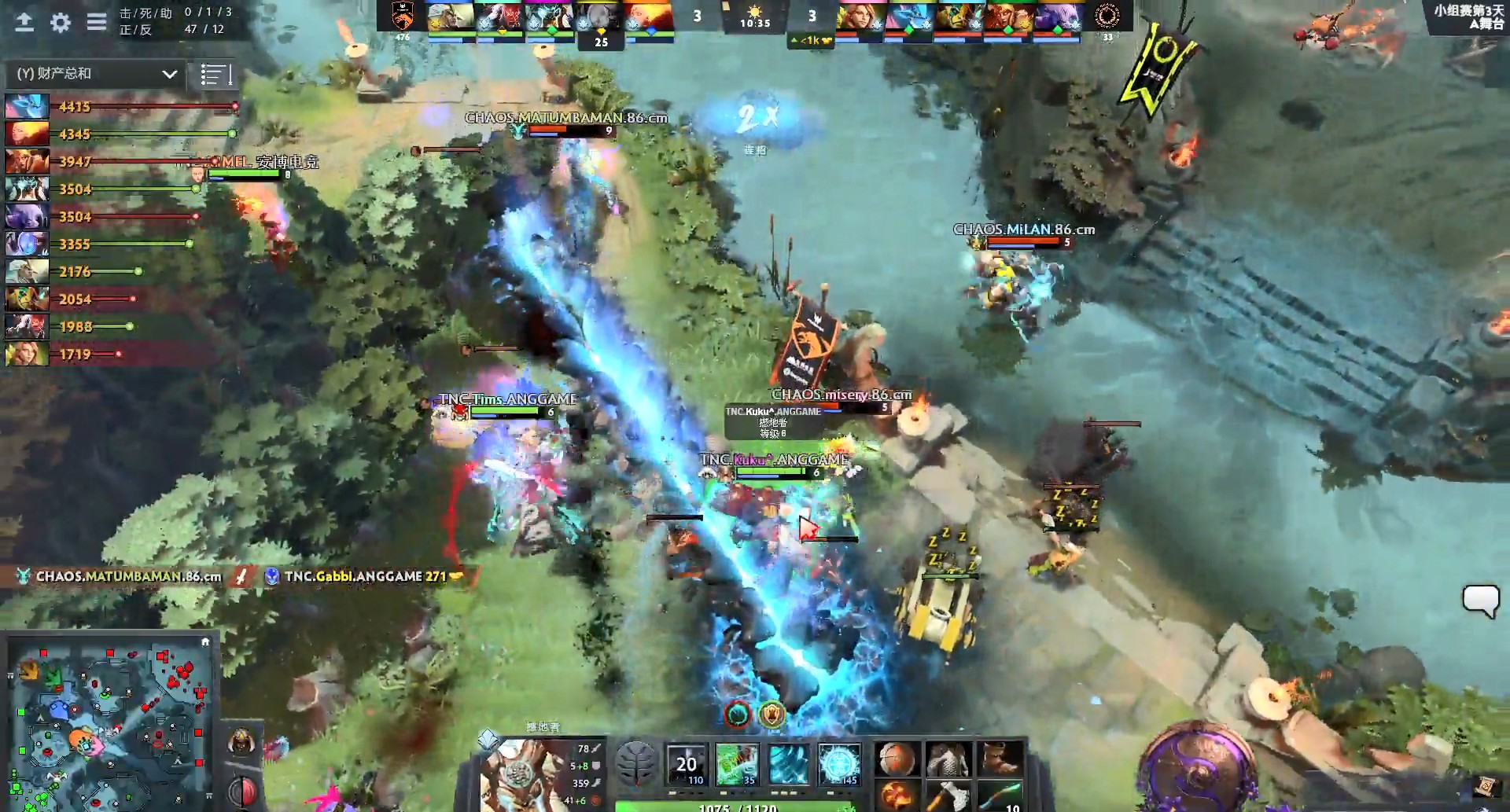Click the CHAOS.MiLAN.86.cm player nameplate
This screenshot has width=1510, height=812.
coord(1022,230)
